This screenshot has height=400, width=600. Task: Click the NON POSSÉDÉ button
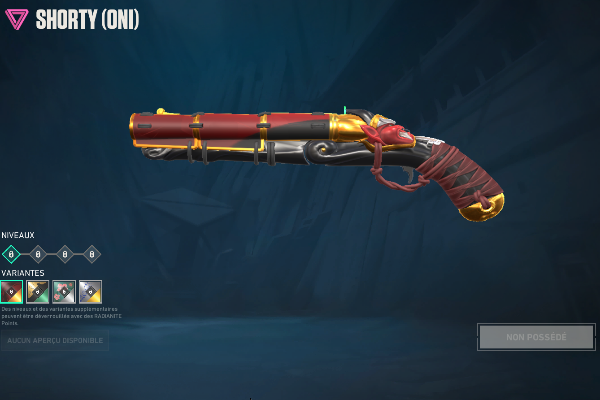tap(536, 337)
